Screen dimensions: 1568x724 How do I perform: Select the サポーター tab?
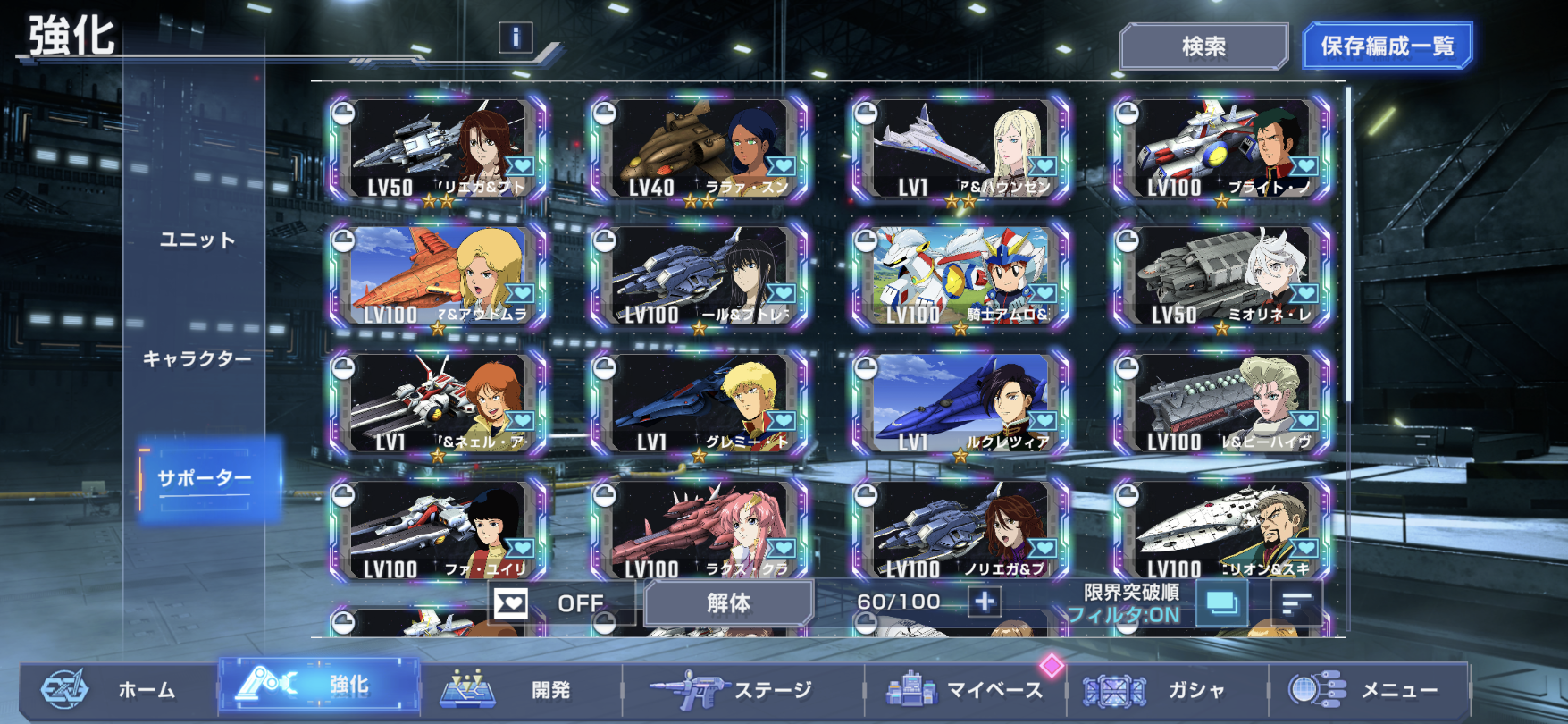(x=205, y=478)
